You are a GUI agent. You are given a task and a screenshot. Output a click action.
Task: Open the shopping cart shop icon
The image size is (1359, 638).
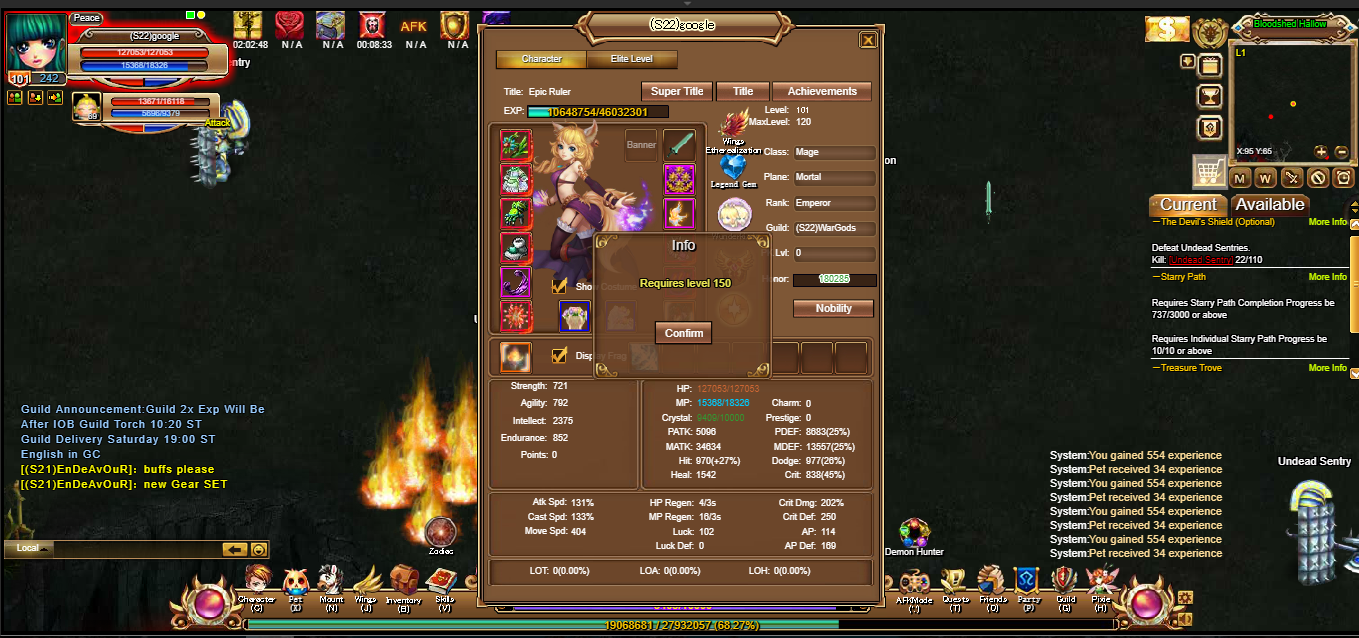point(1210,172)
